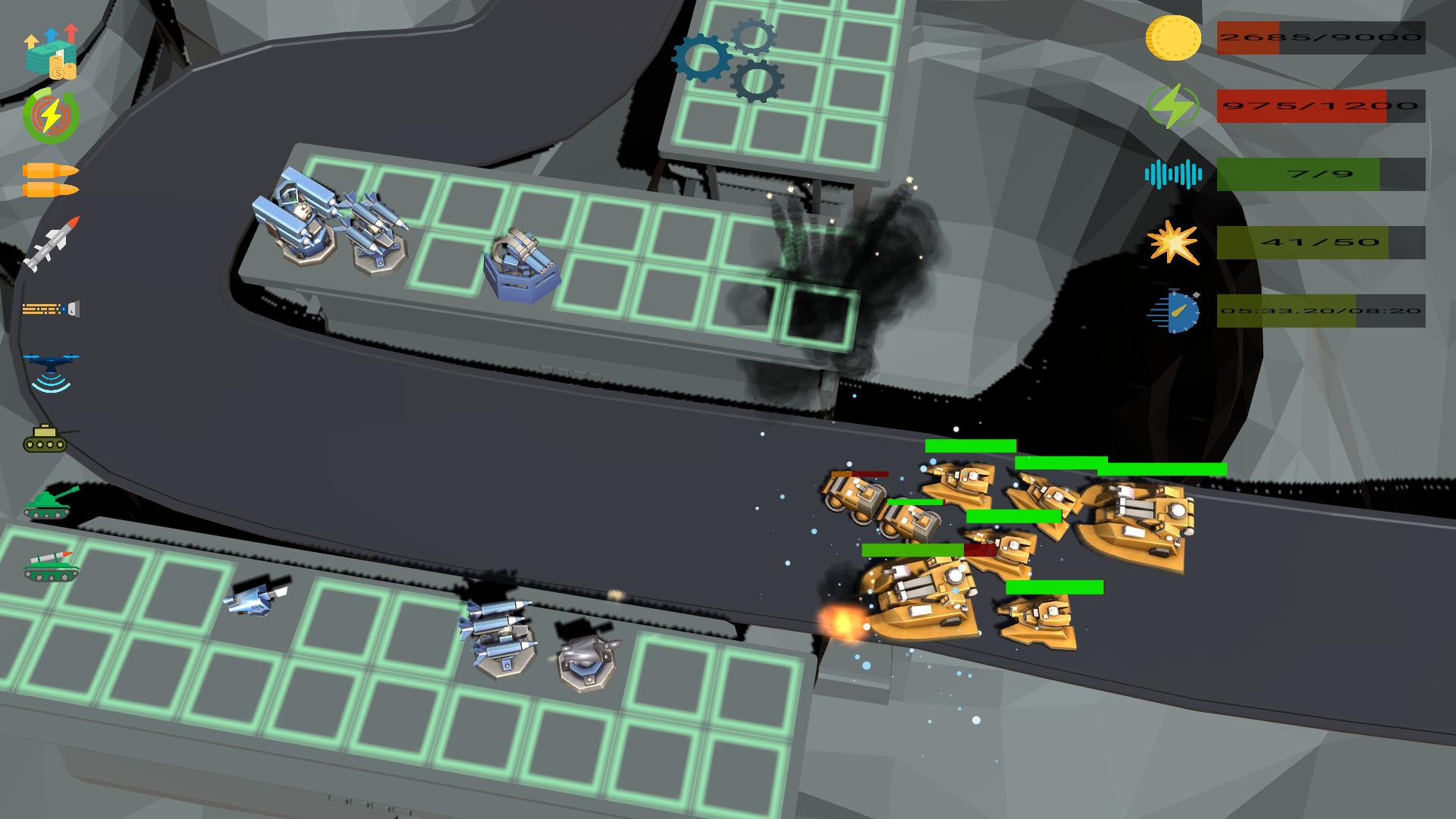
Task: Activate the lightning bolt energy boost
Action: (x=51, y=116)
